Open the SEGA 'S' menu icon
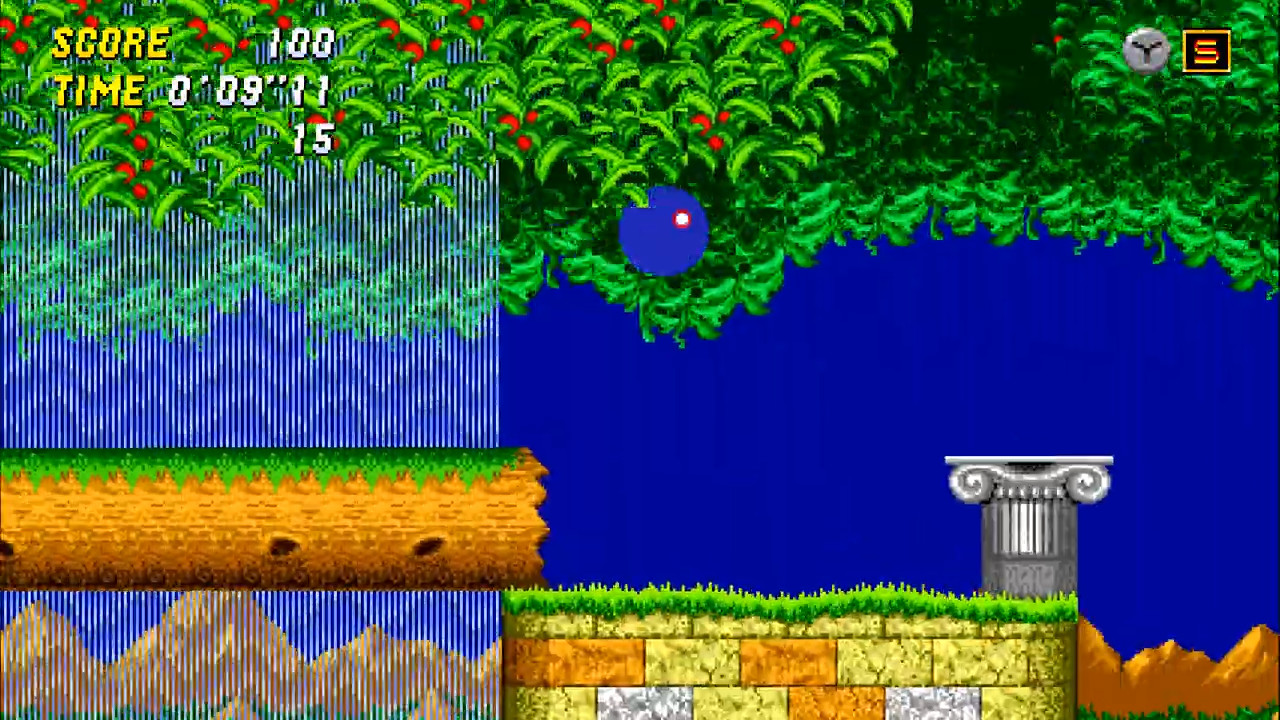 tap(1206, 51)
